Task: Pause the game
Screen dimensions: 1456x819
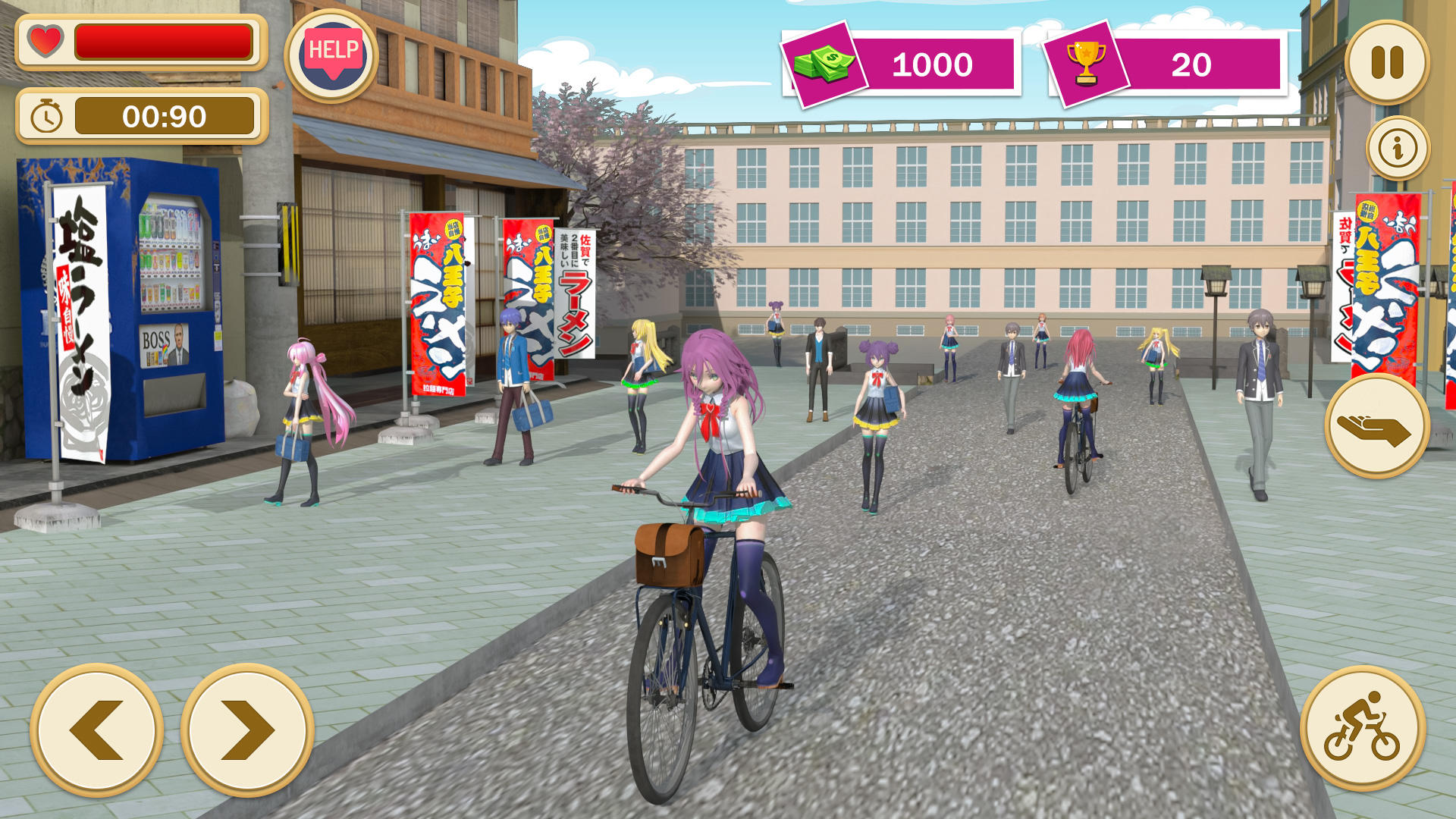Action: (1387, 62)
